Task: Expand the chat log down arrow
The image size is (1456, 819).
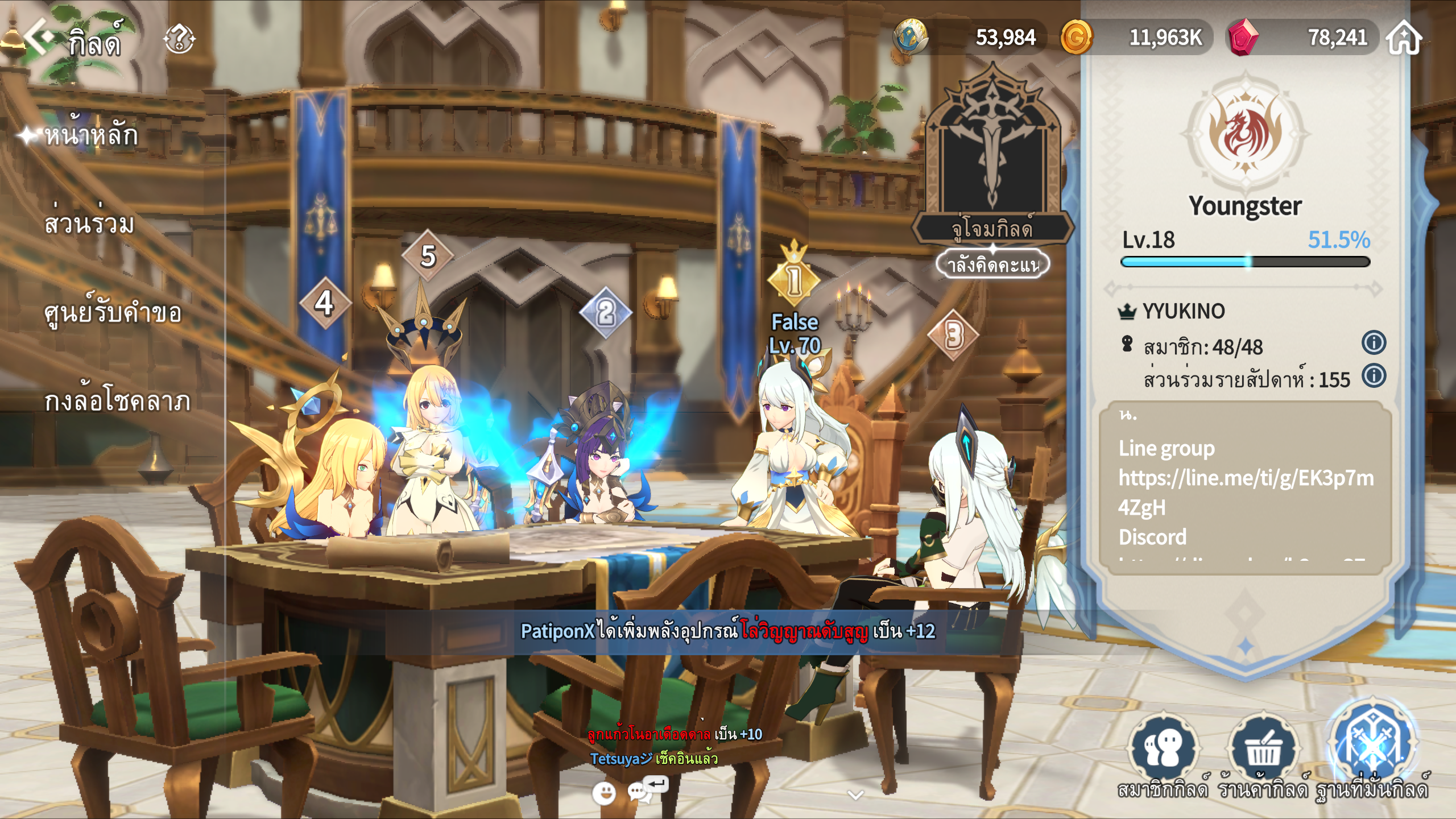Action: coord(855,795)
